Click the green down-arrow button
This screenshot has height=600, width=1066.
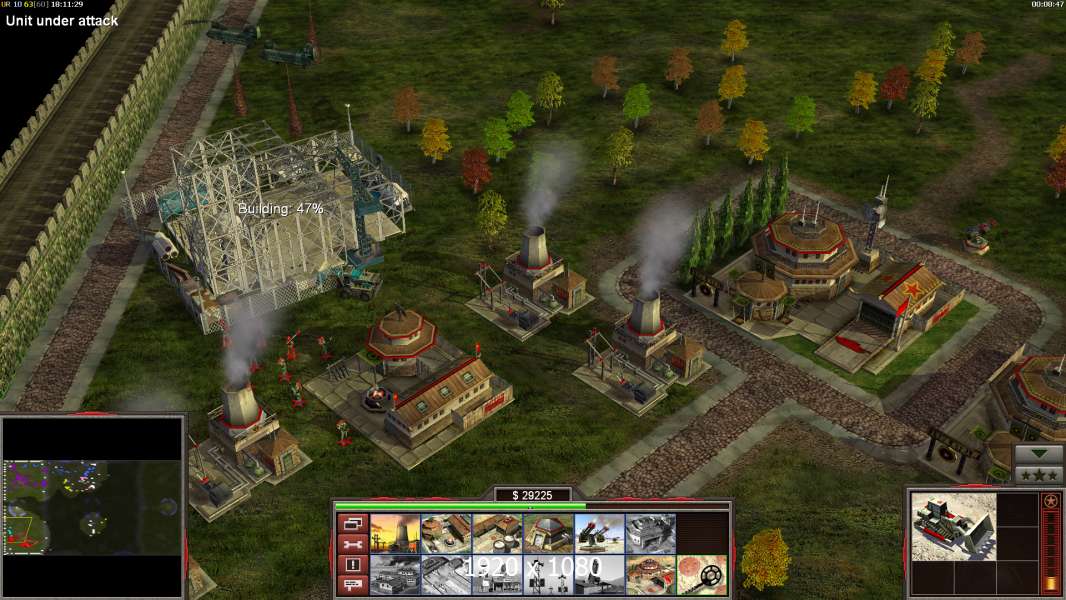click(x=1039, y=453)
